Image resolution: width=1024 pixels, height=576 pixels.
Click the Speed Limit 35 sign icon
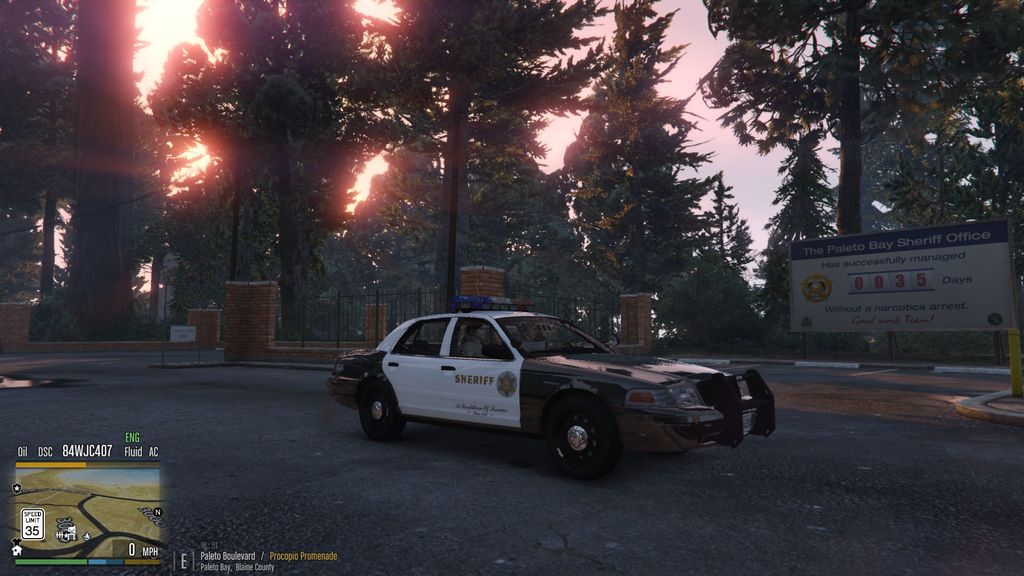click(x=33, y=524)
